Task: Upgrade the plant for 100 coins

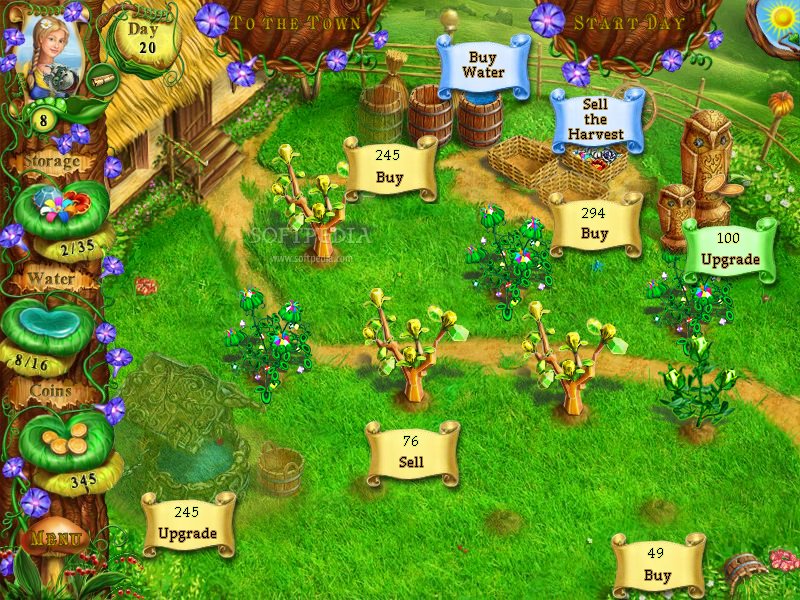Action: 729,250
